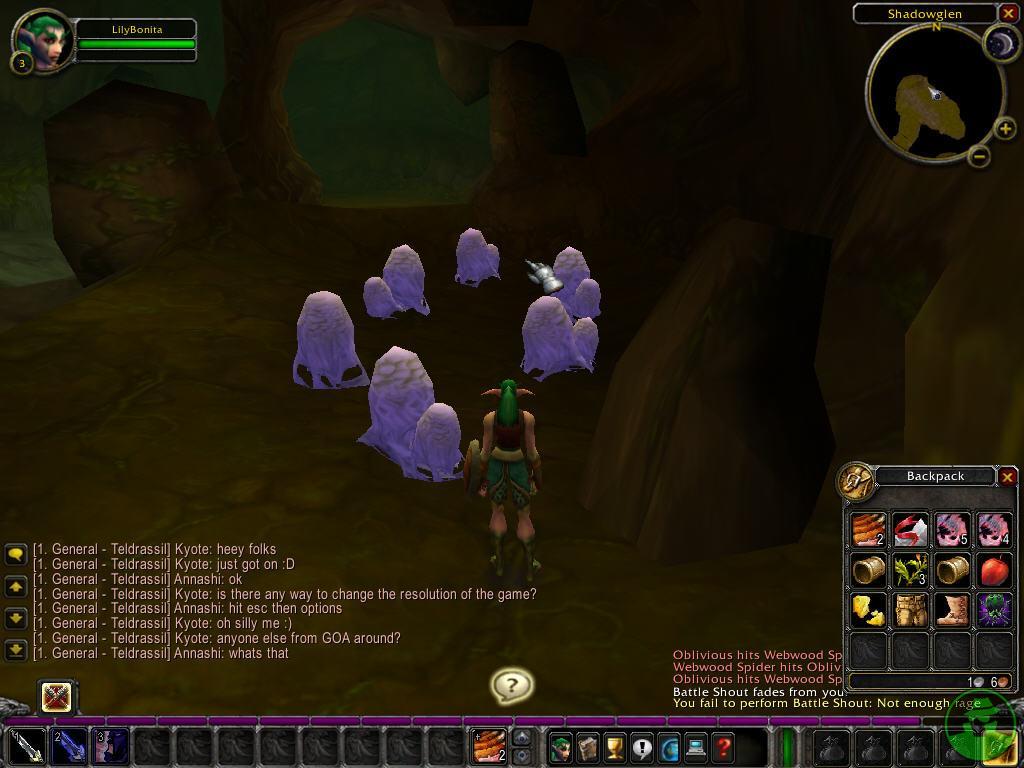
Task: Open the quest log exclamation-mark button
Action: tap(641, 747)
